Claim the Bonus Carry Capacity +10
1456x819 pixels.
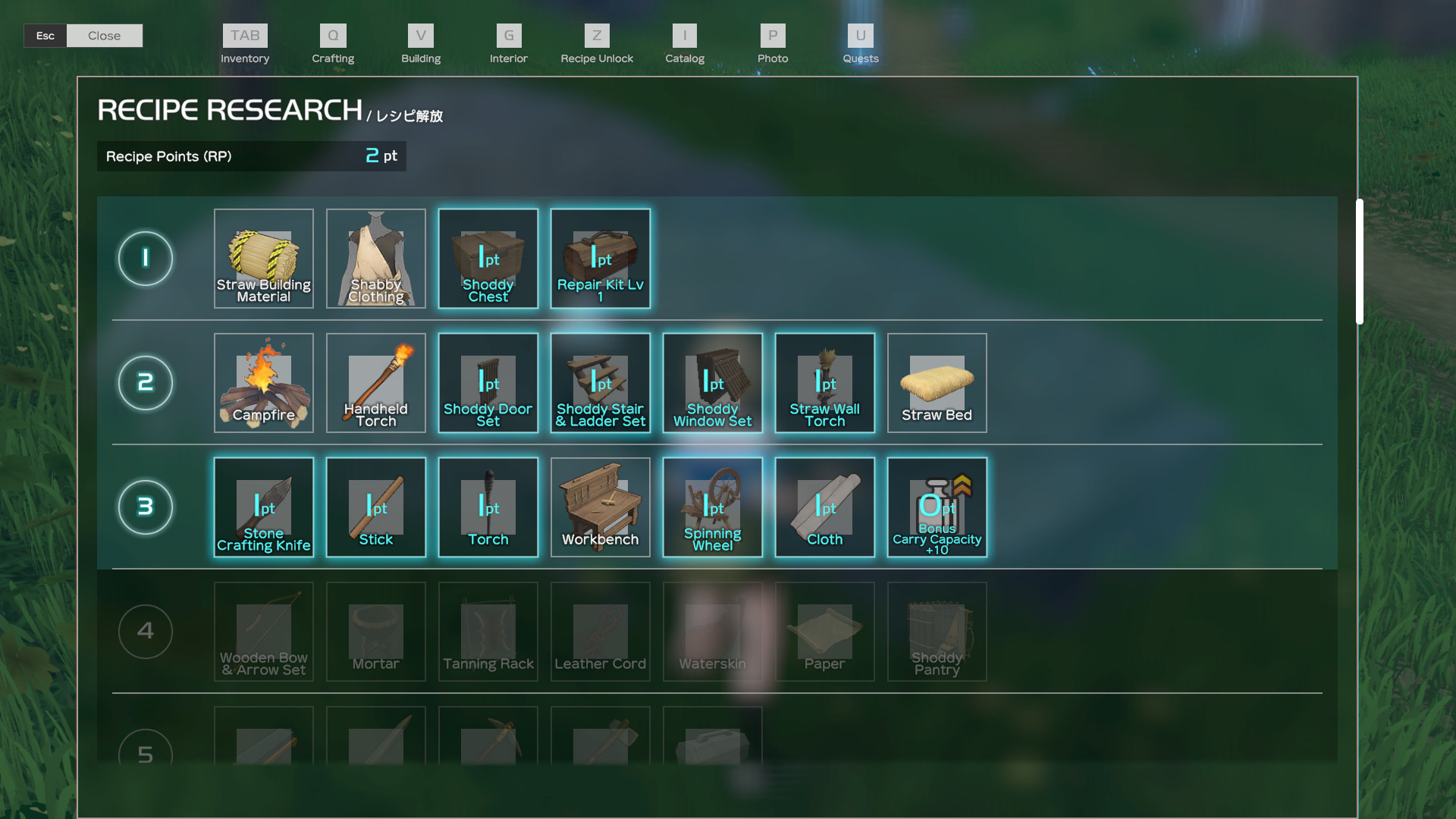(937, 507)
